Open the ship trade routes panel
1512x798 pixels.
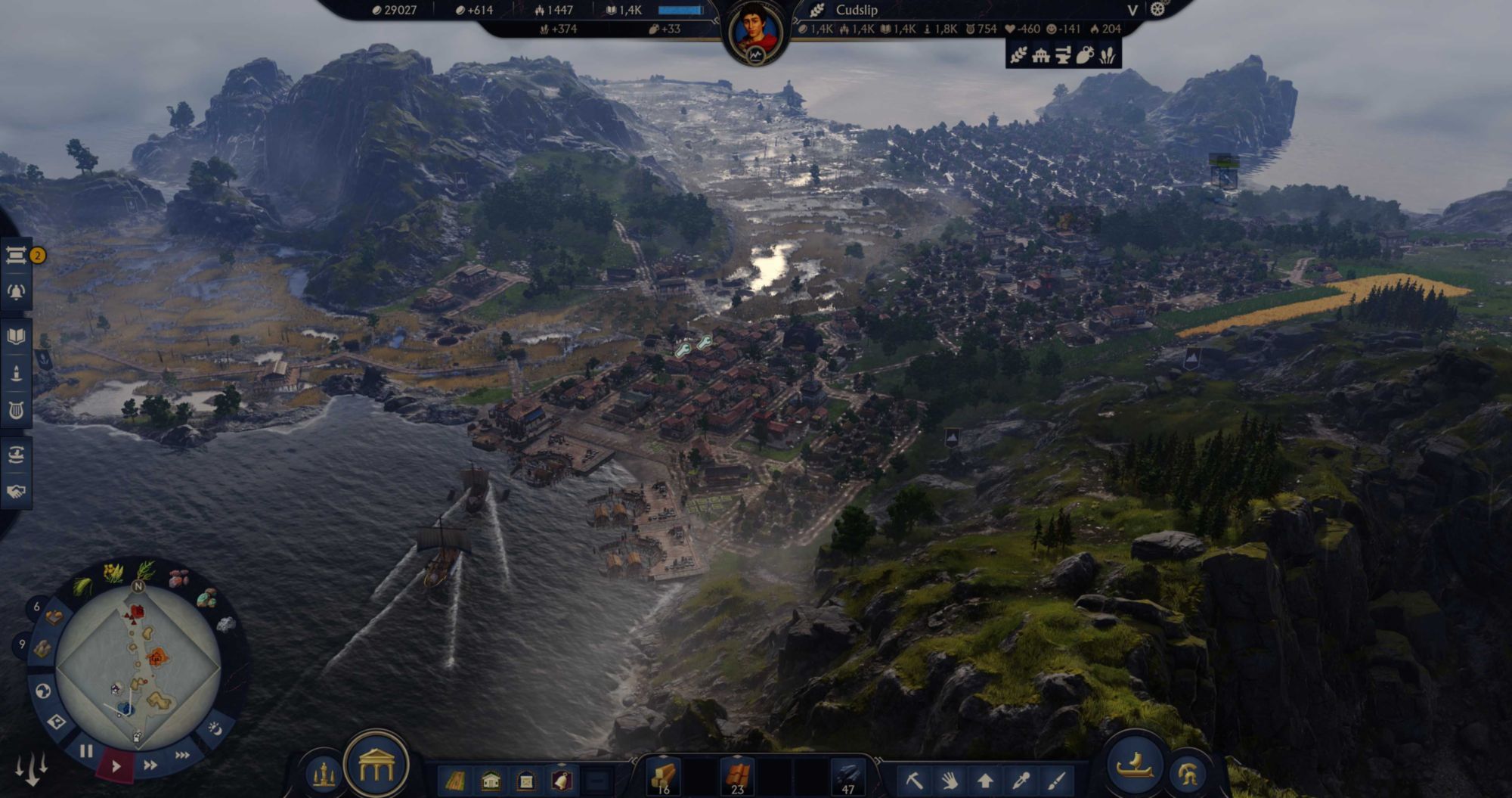click(x=16, y=455)
